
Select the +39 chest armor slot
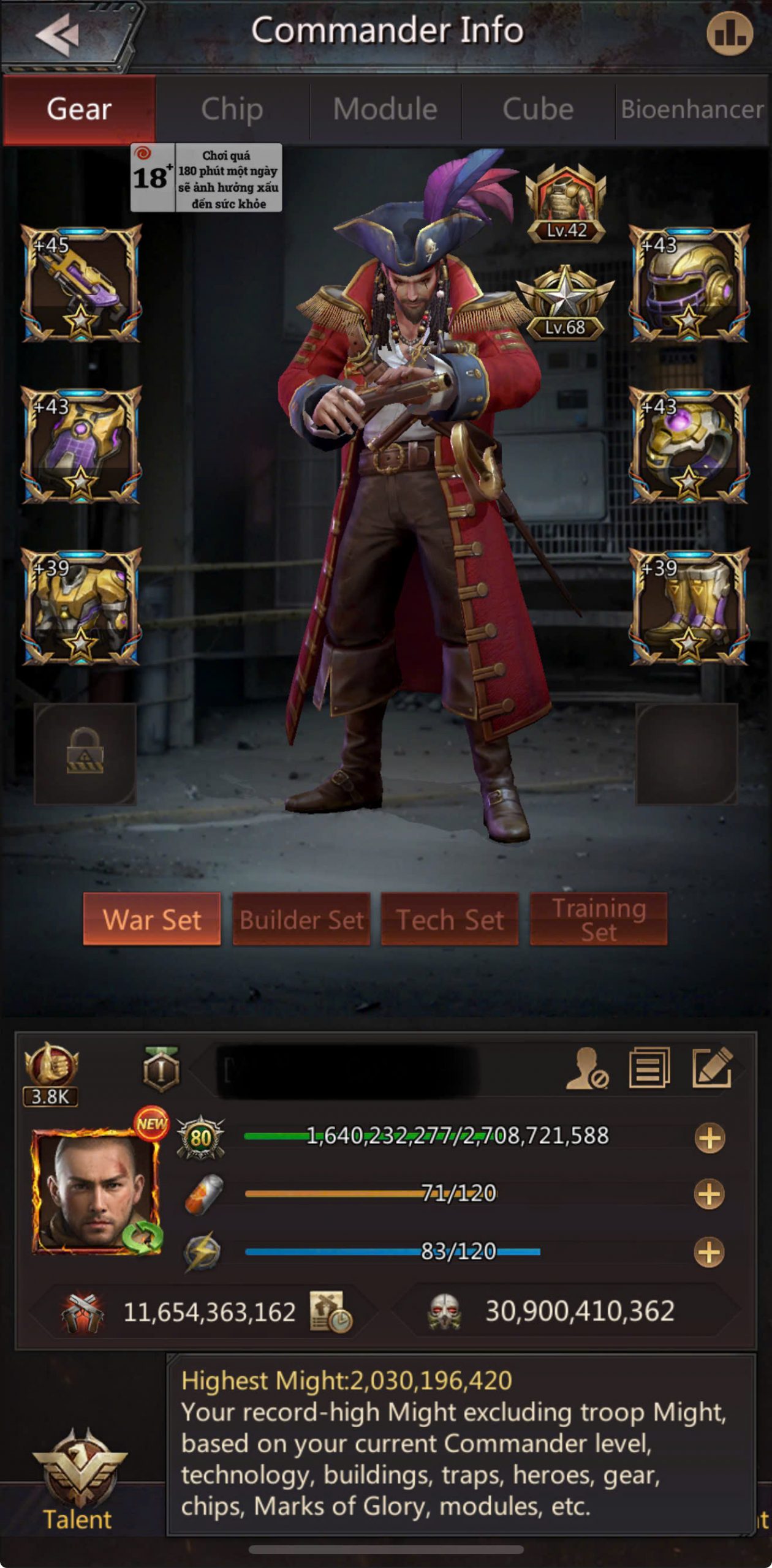[x=81, y=606]
